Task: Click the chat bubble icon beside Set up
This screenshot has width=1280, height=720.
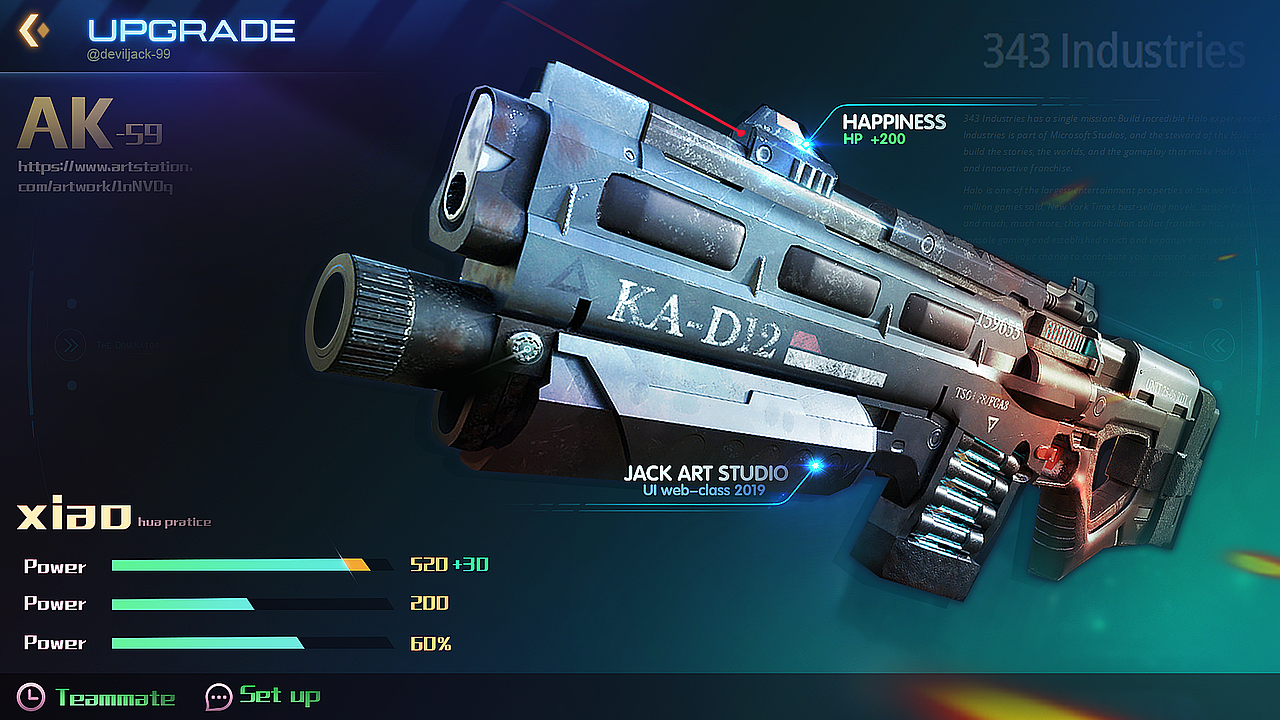Action: tap(218, 696)
